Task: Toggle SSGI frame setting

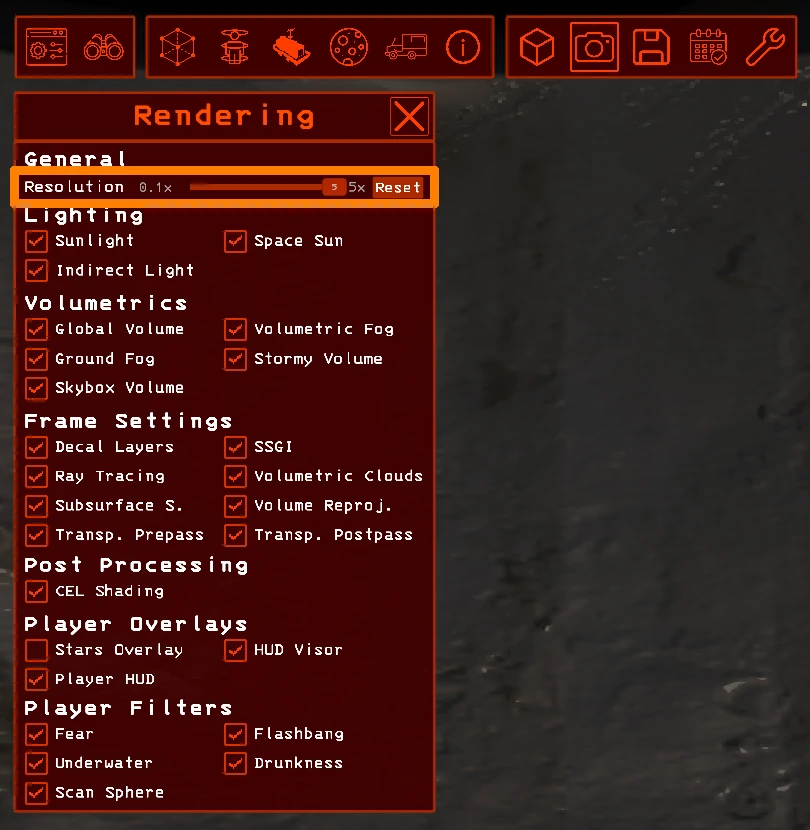Action: point(236,447)
